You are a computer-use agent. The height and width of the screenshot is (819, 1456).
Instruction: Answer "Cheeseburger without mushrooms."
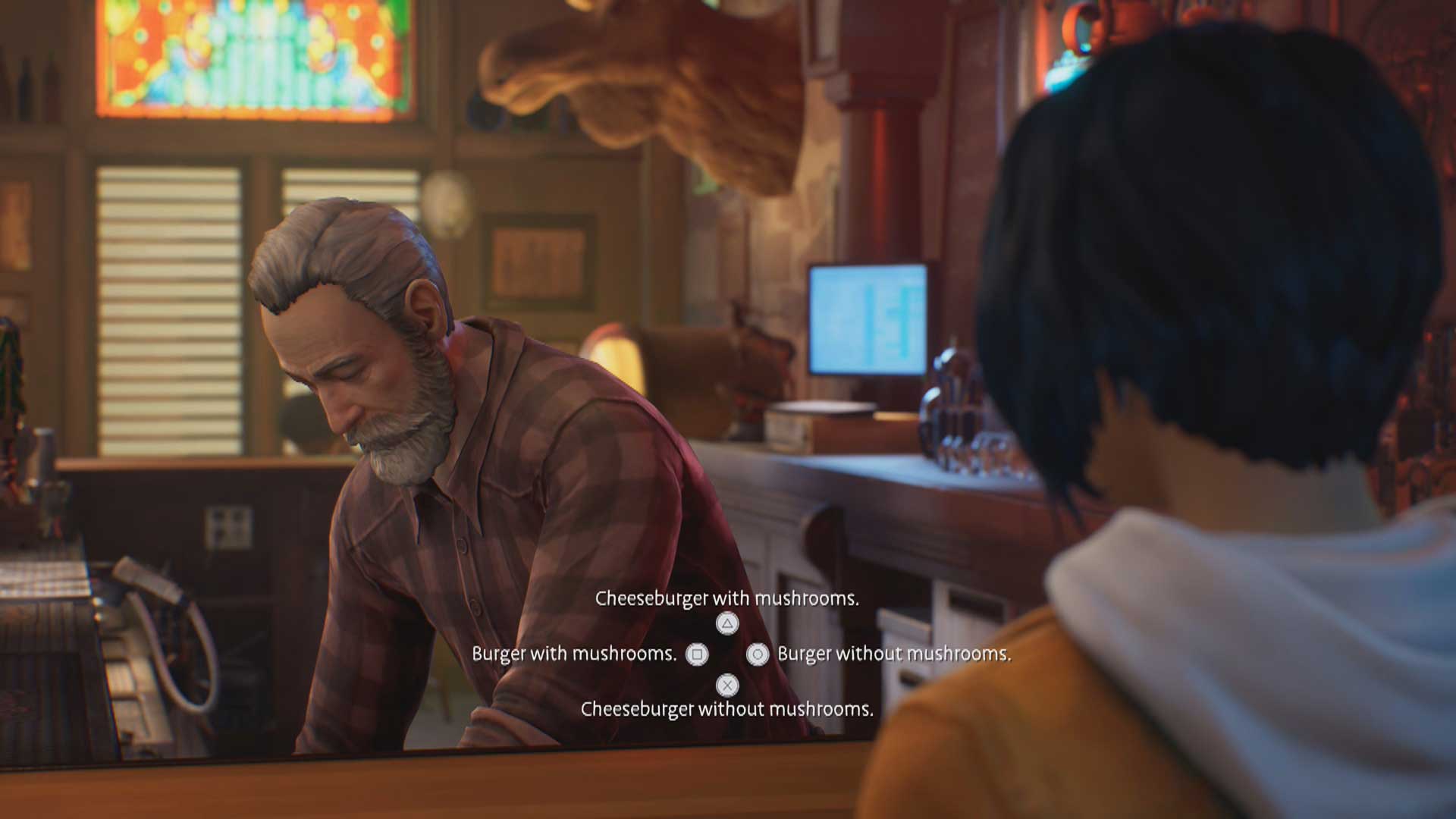click(x=726, y=710)
